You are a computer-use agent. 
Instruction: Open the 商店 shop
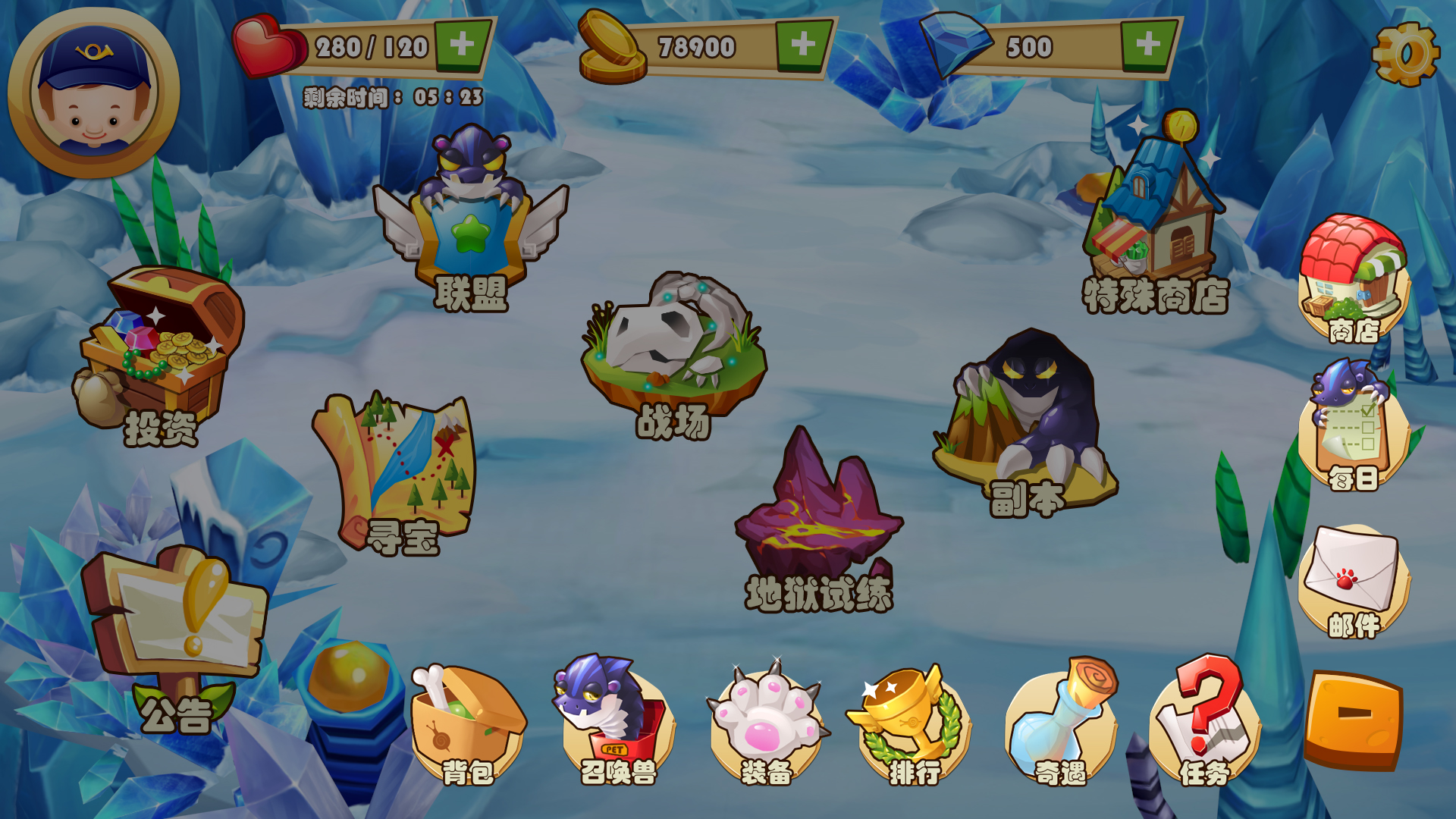(x=1354, y=277)
